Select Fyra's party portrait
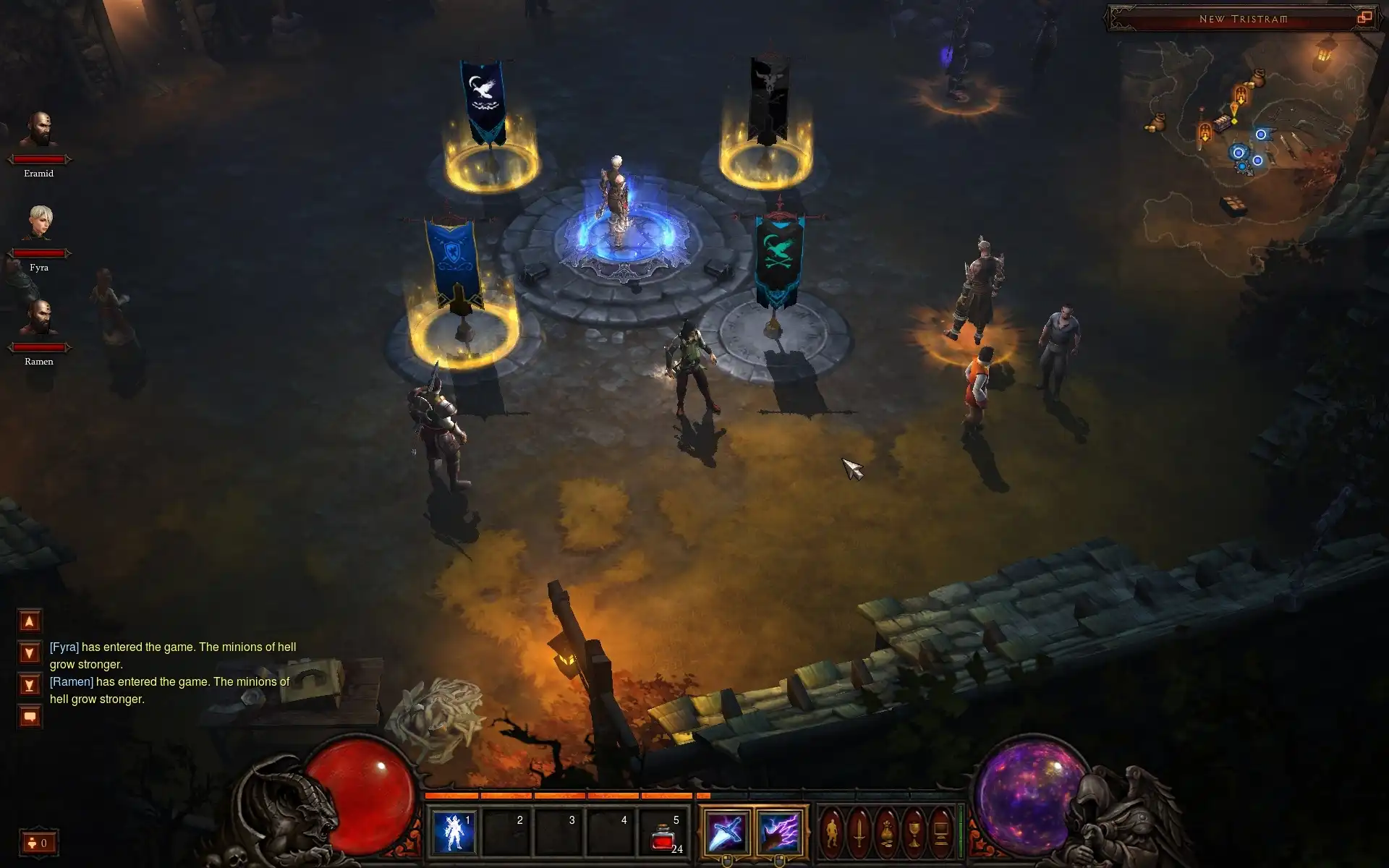 coord(39,223)
